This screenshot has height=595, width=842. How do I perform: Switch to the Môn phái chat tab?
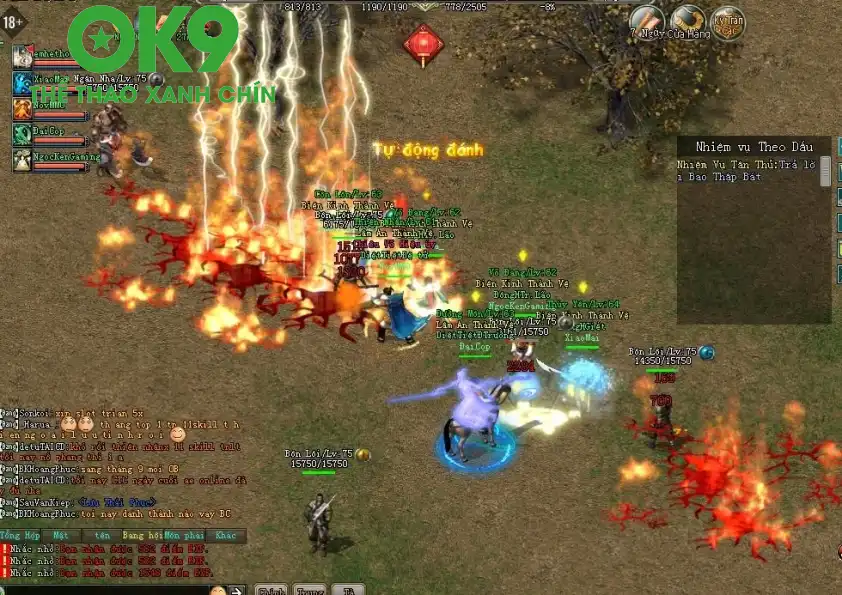click(182, 535)
